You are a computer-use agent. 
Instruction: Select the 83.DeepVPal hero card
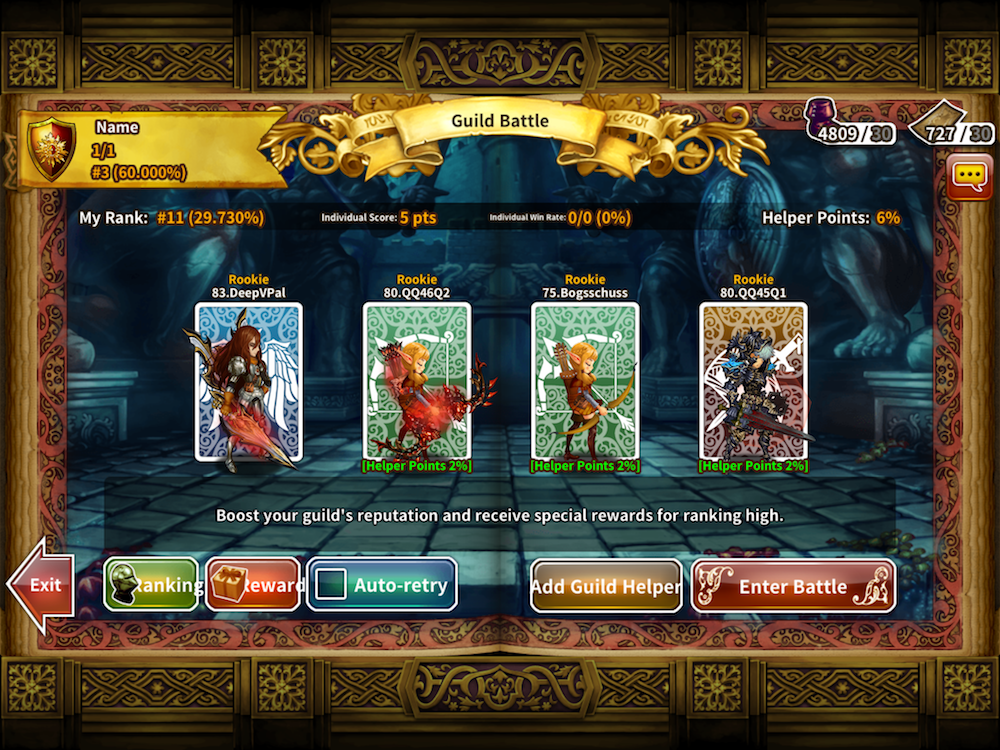[x=248, y=381]
